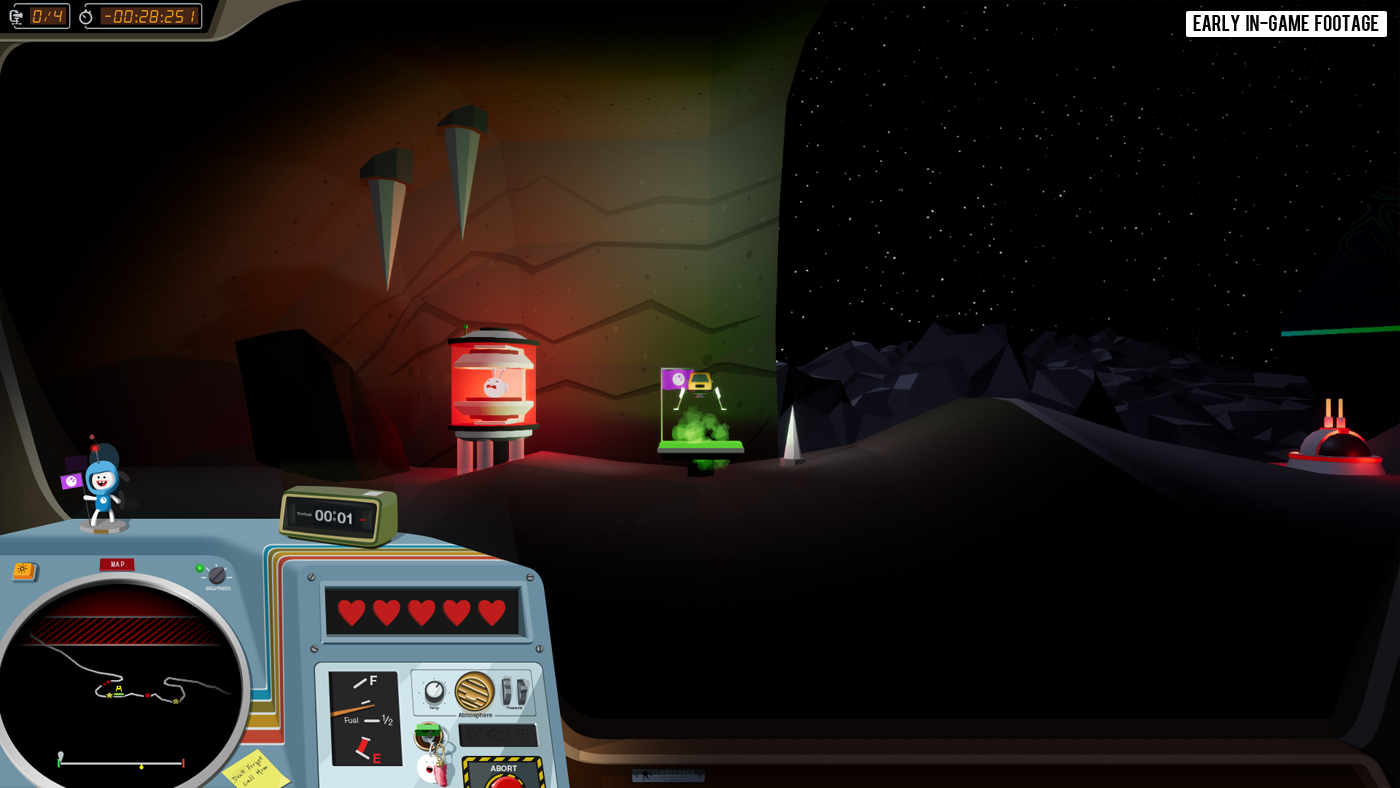This screenshot has width=1400, height=788.
Task: Flip the Pressure switches
Action: pyautogui.click(x=514, y=692)
